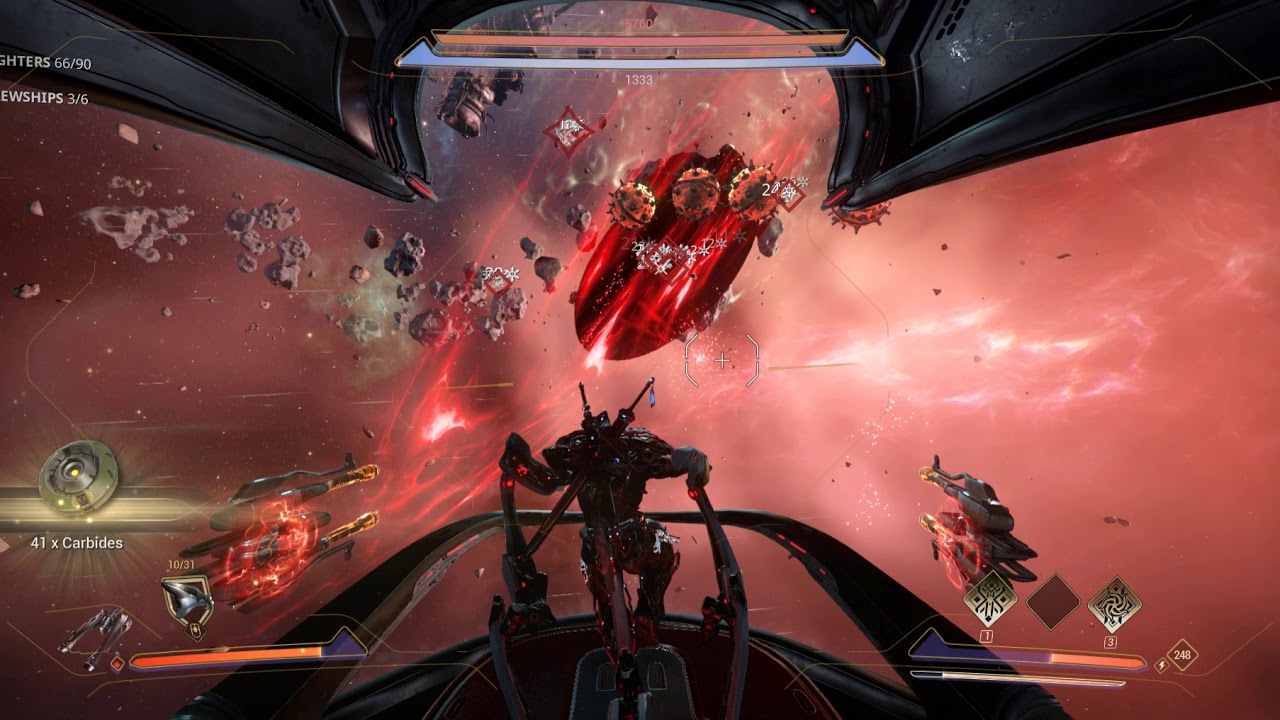The image size is (1280, 720).
Task: Click the twin-barrel turret weapon icon
Action: [x=93, y=637]
